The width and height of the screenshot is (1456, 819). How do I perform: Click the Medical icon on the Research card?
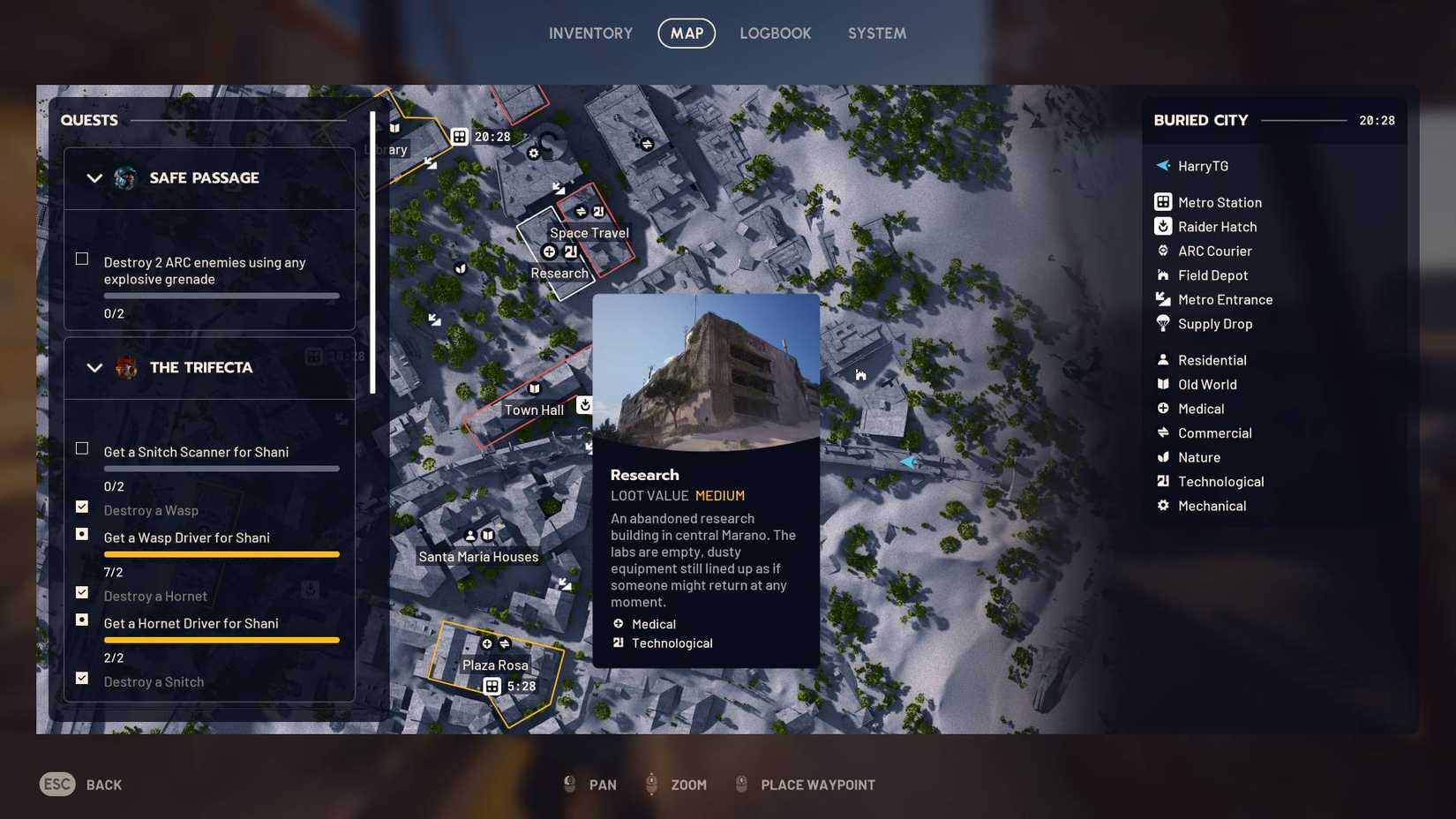click(618, 623)
